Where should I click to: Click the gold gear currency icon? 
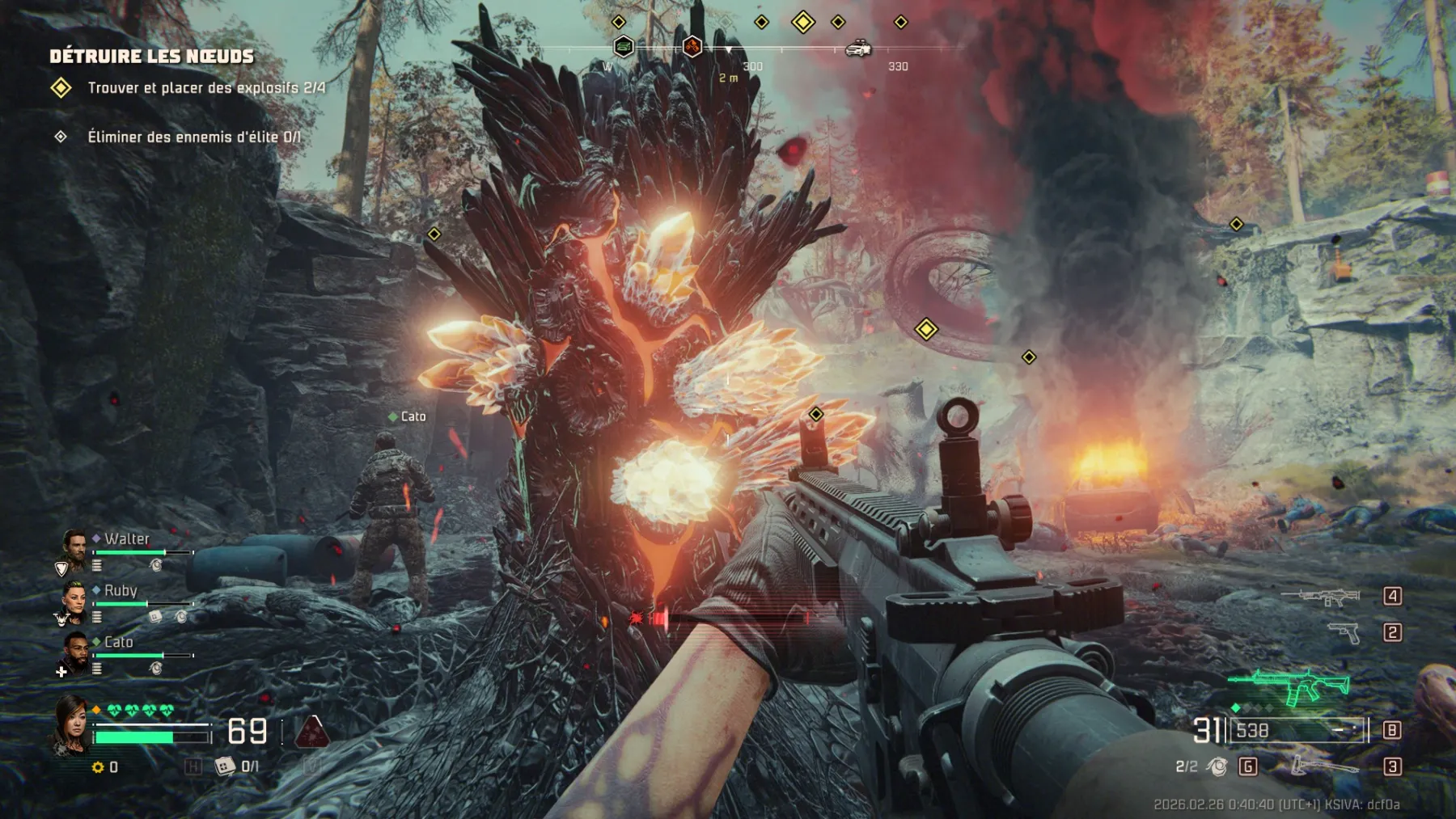pos(98,766)
